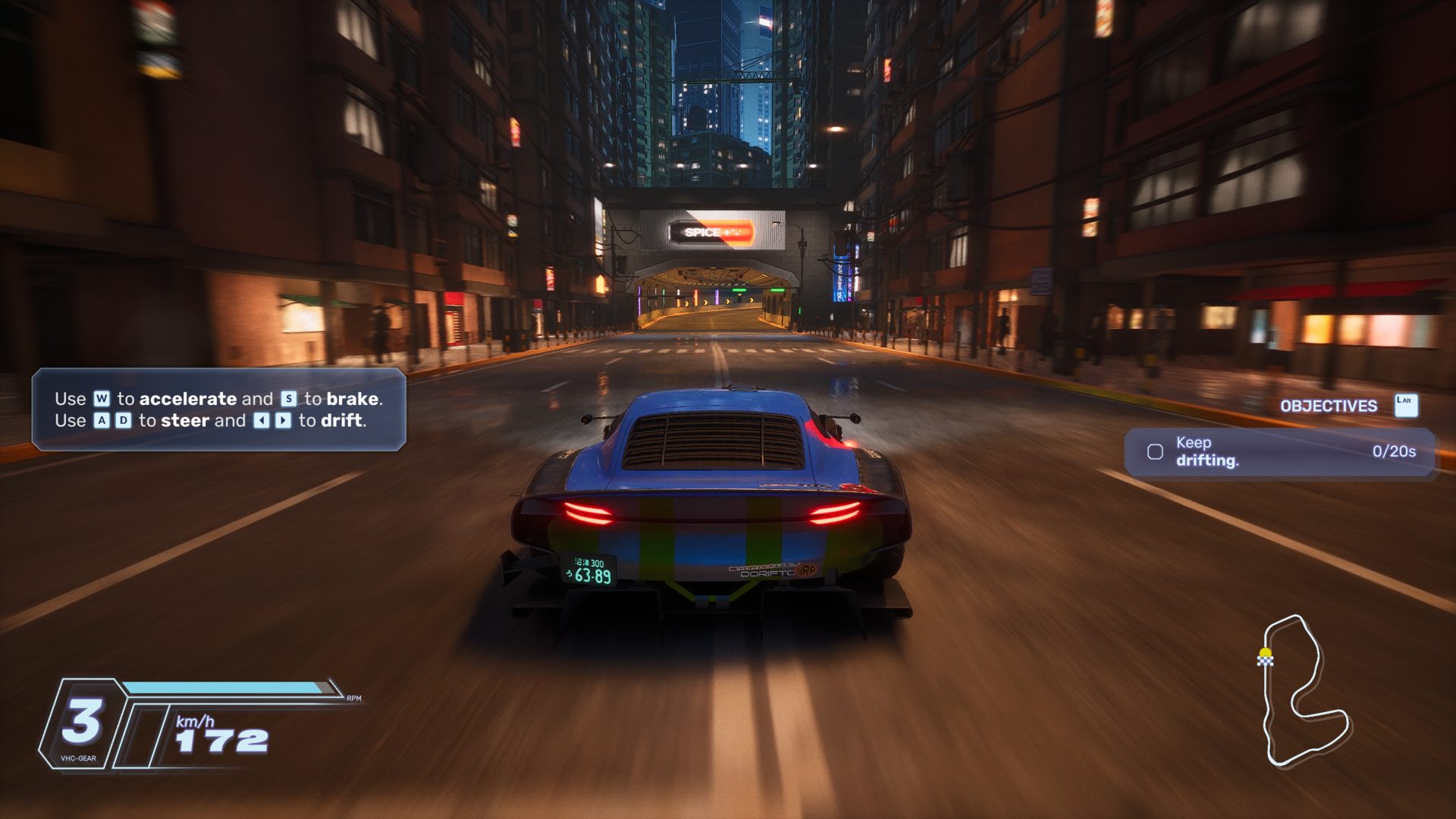Expand the Objectives panel header
This screenshot has width=1456, height=819.
(x=1329, y=406)
